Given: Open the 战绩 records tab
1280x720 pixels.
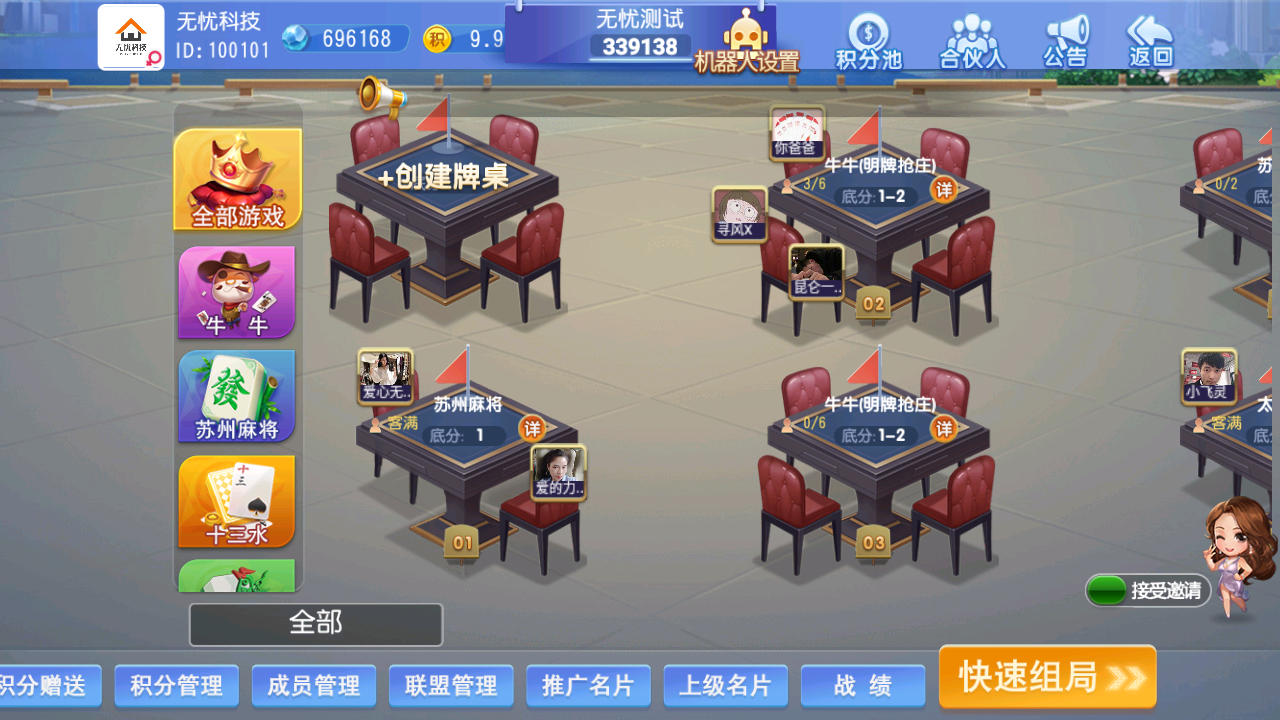Looking at the screenshot, I should [x=862, y=686].
